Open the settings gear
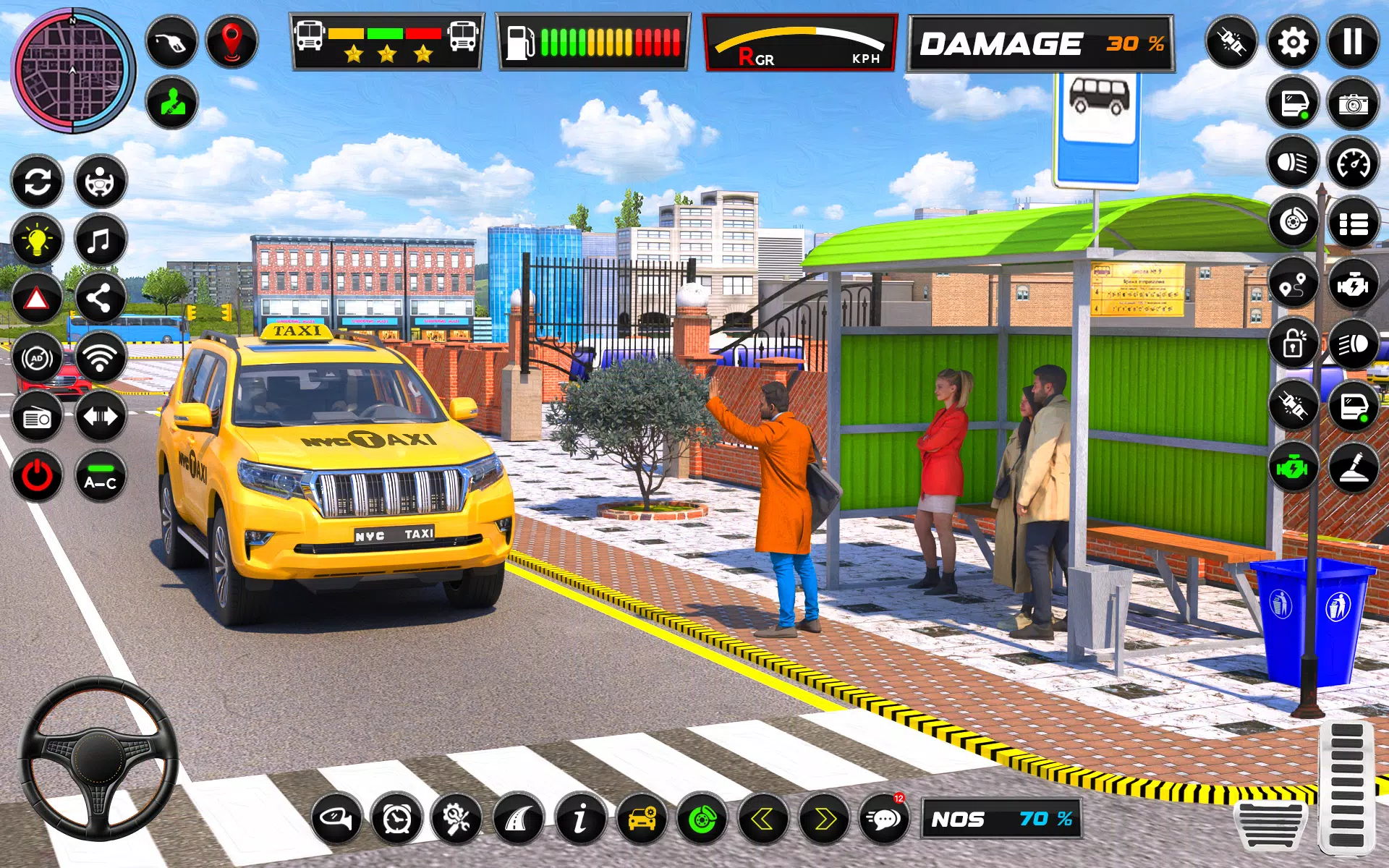The width and height of the screenshot is (1389, 868). pos(1293,43)
